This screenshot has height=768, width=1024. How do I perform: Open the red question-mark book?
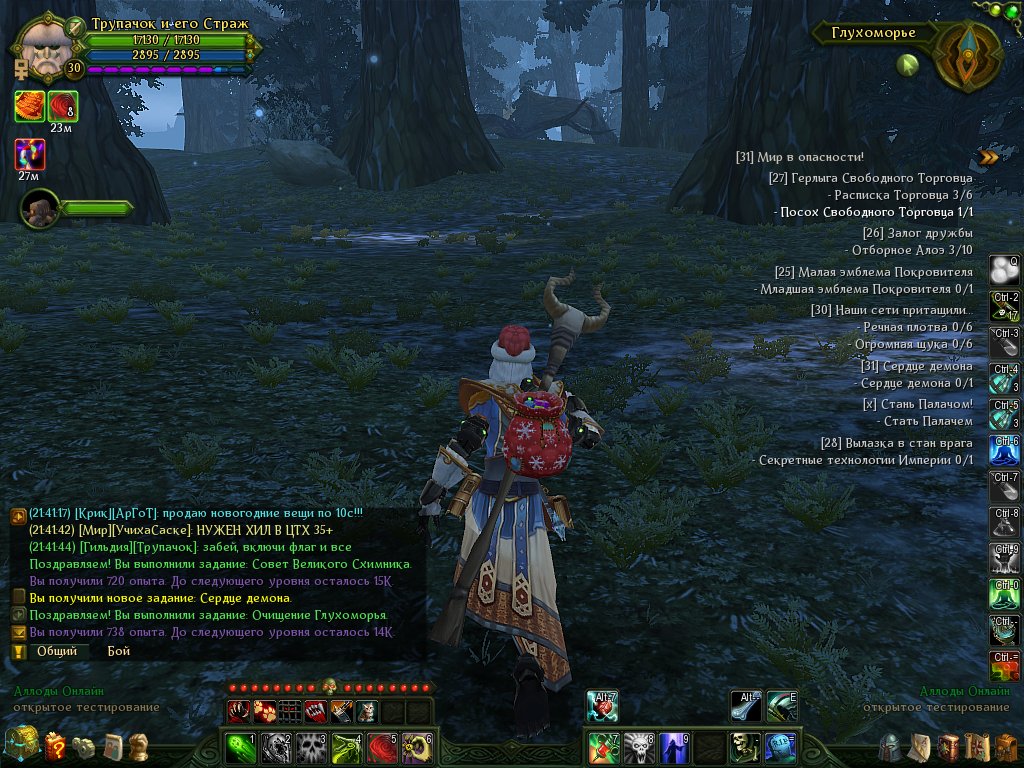tap(55, 746)
